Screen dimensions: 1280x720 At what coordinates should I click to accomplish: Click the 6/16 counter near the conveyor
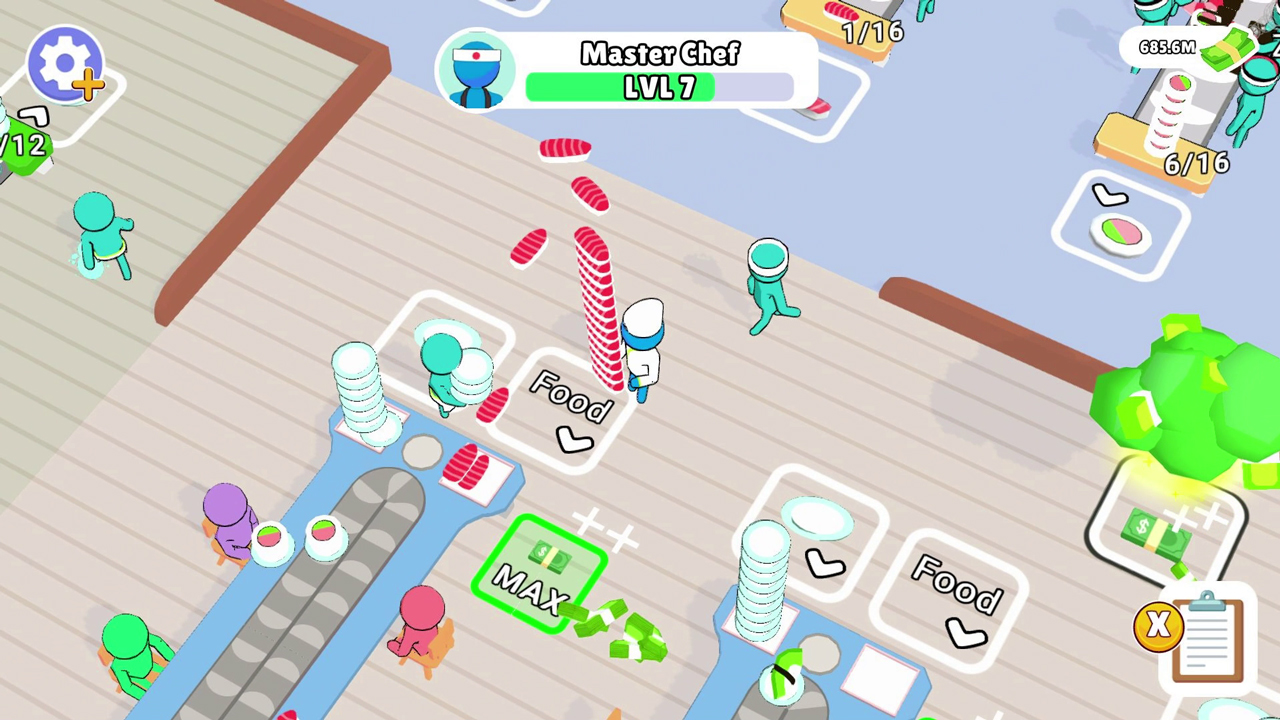(1196, 163)
